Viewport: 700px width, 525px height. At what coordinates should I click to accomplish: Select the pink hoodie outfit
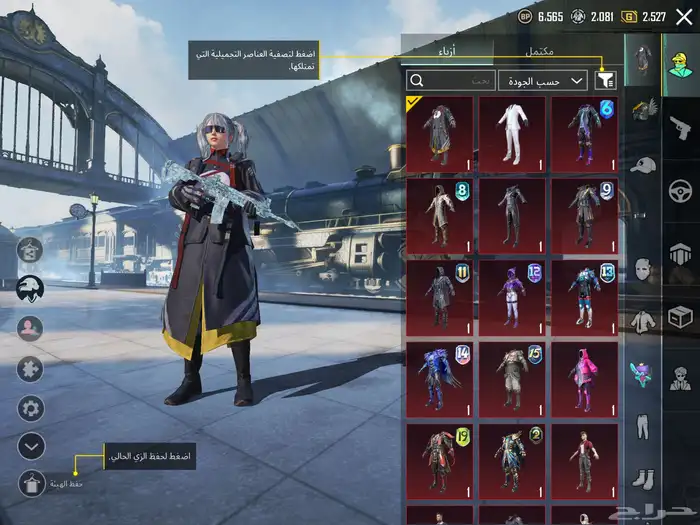pos(585,378)
